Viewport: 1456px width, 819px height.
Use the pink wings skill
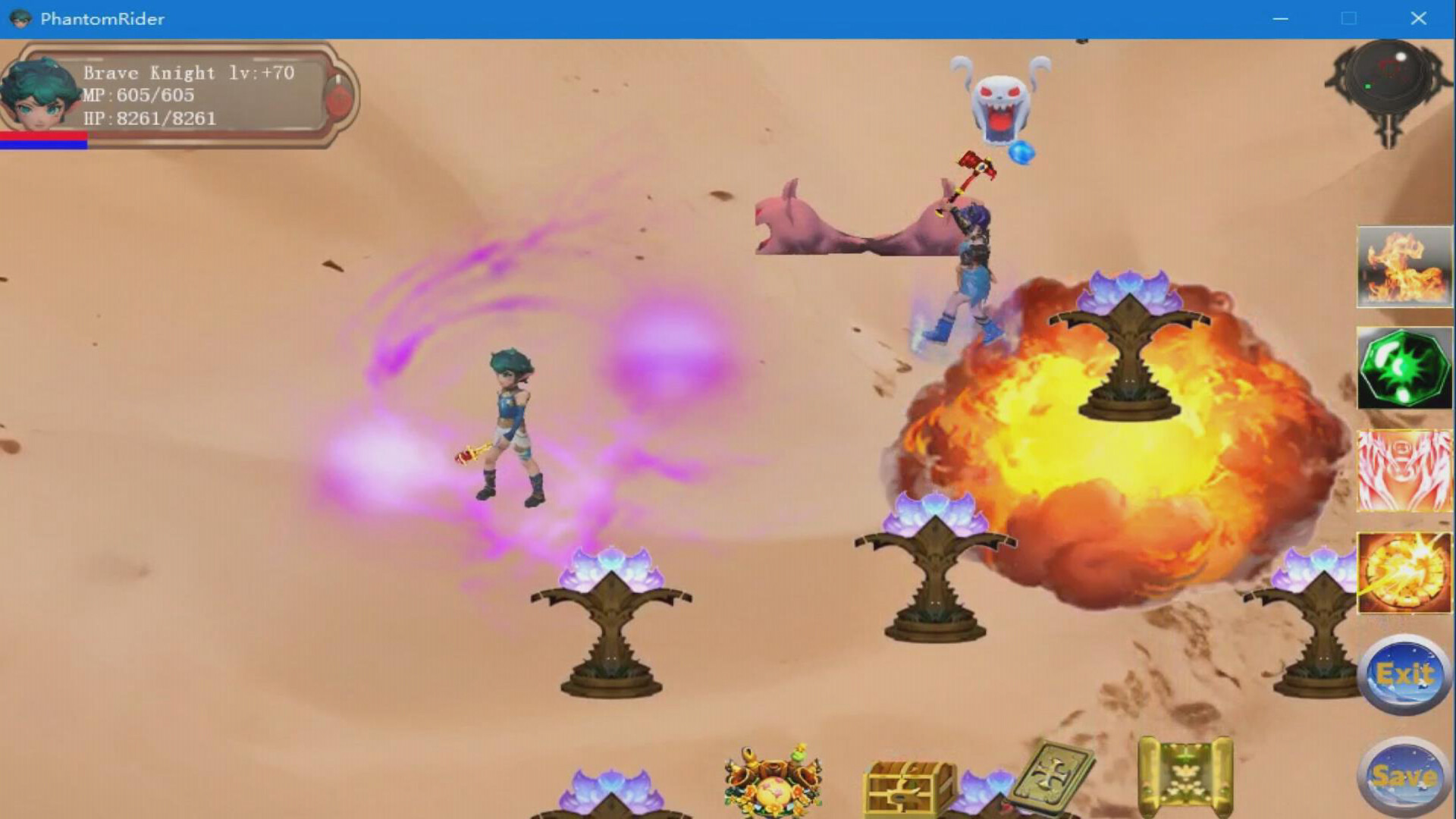point(1404,470)
